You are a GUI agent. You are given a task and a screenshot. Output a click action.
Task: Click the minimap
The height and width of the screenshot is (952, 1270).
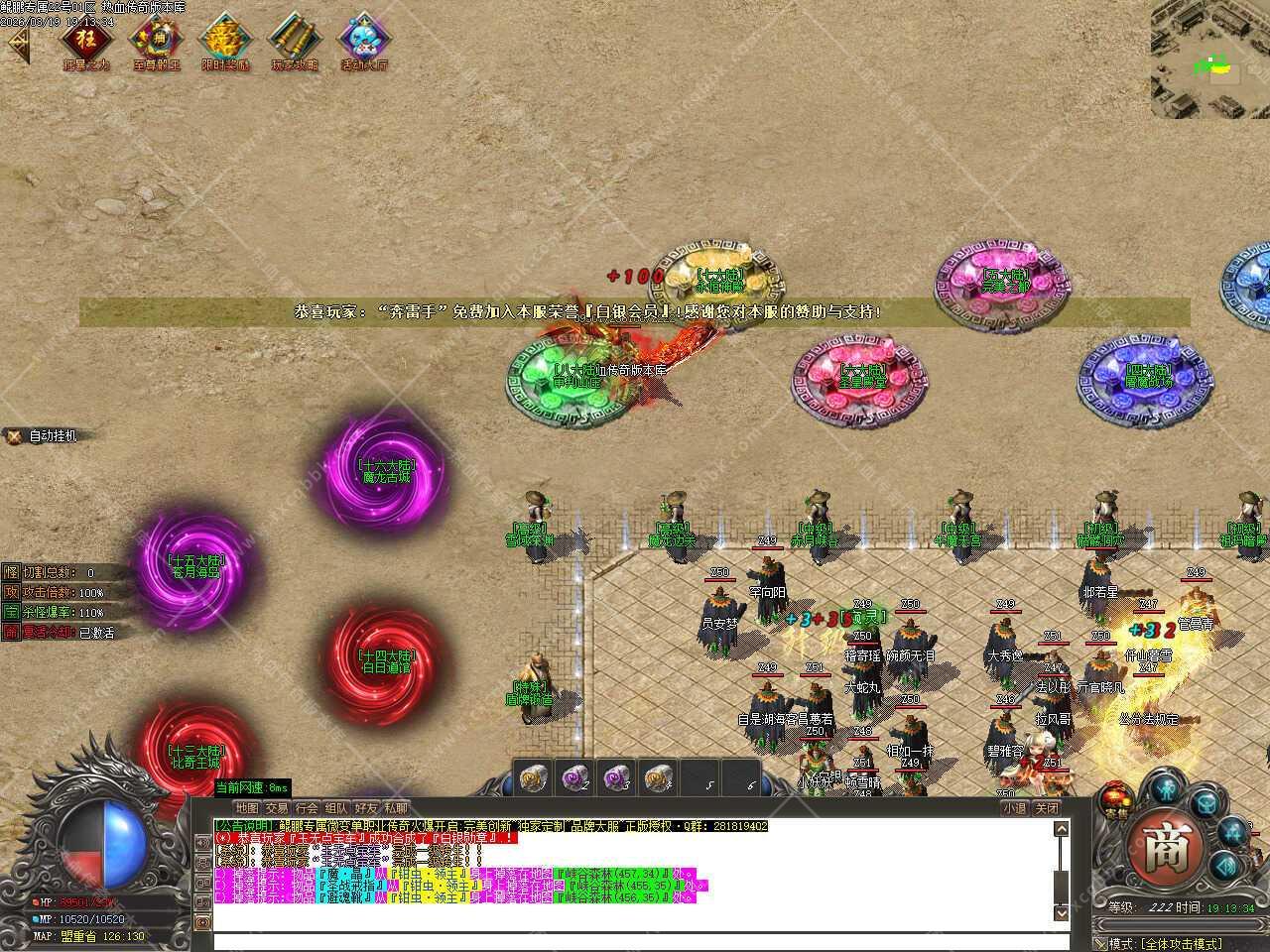click(x=1209, y=59)
